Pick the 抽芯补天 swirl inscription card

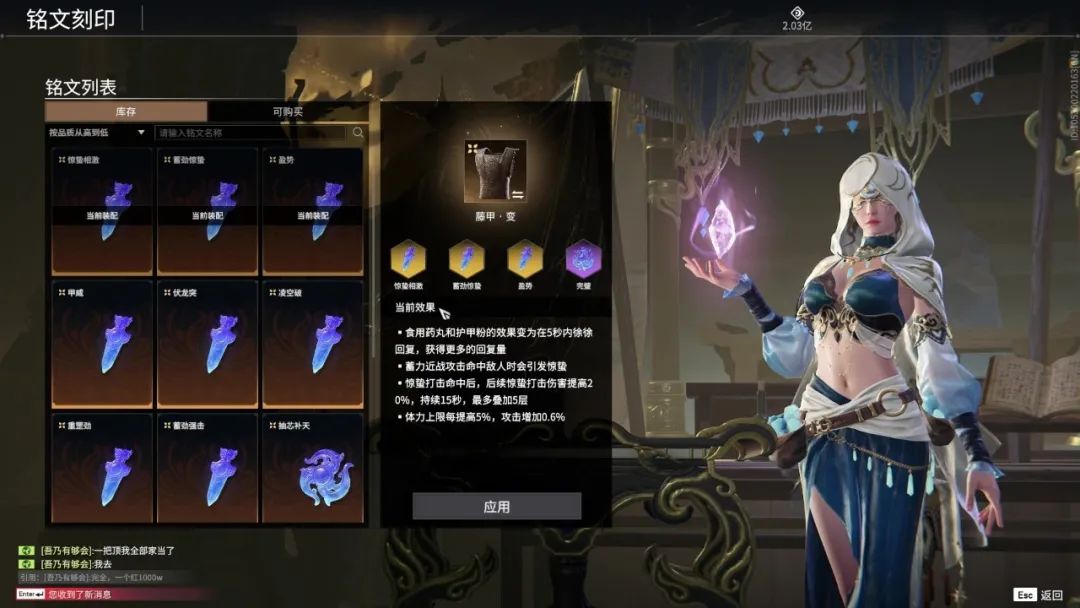click(312, 468)
